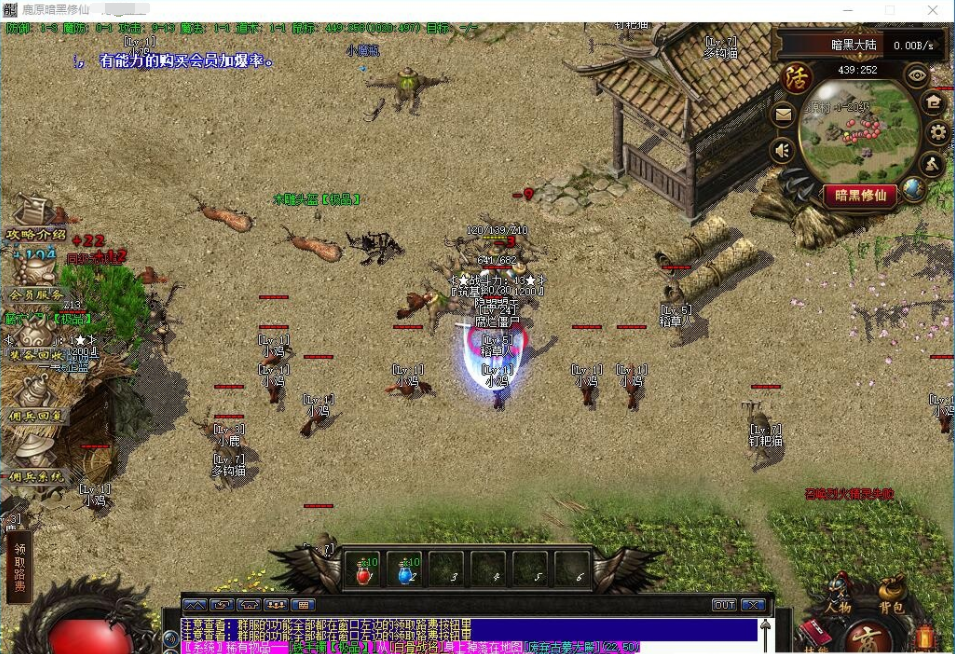Toggle visibility with the eye icon
The height and width of the screenshot is (654, 955).
click(x=917, y=74)
